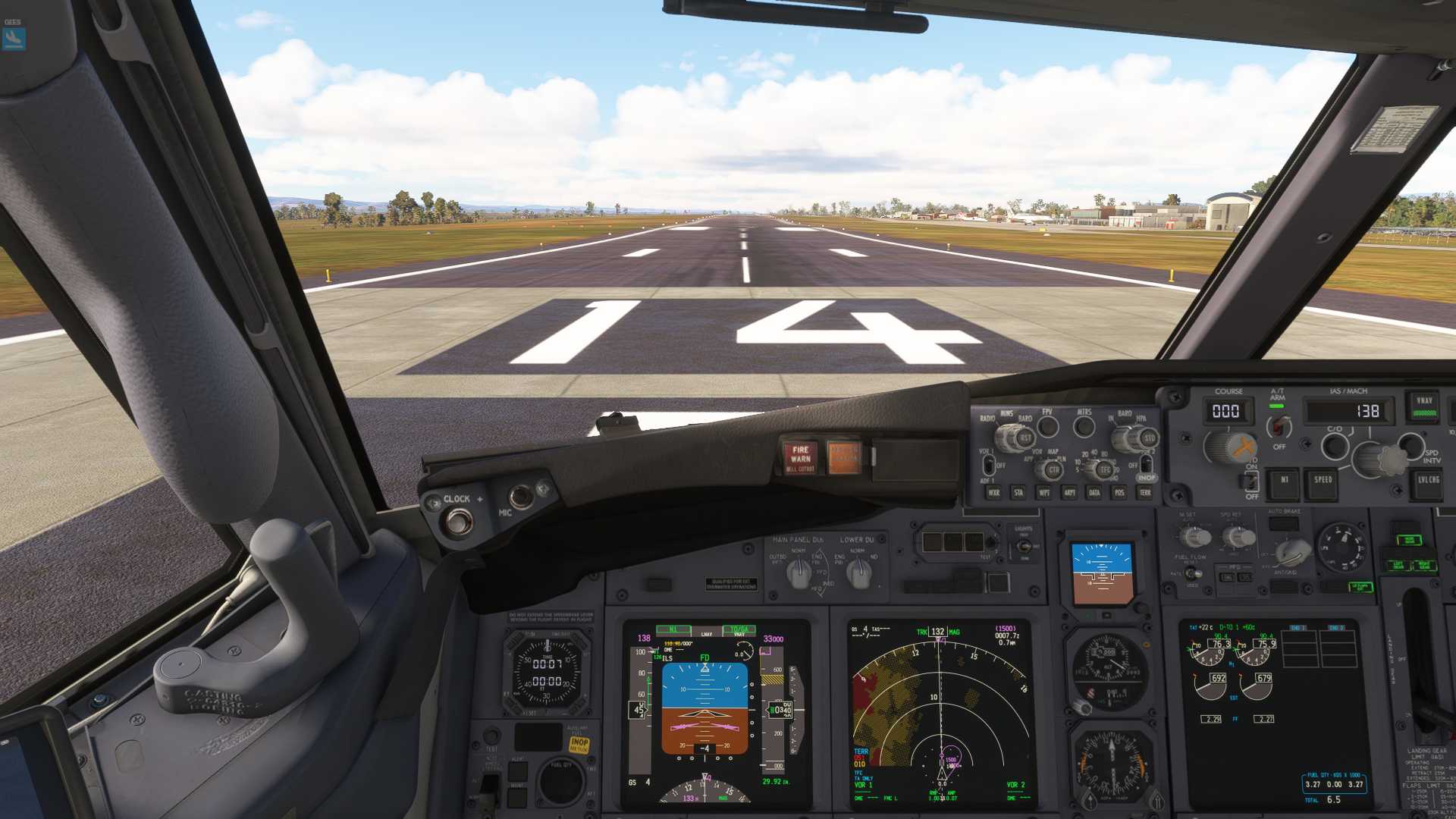The height and width of the screenshot is (819, 1456).
Task: Open the GEES overlay icon
Action: point(14,38)
